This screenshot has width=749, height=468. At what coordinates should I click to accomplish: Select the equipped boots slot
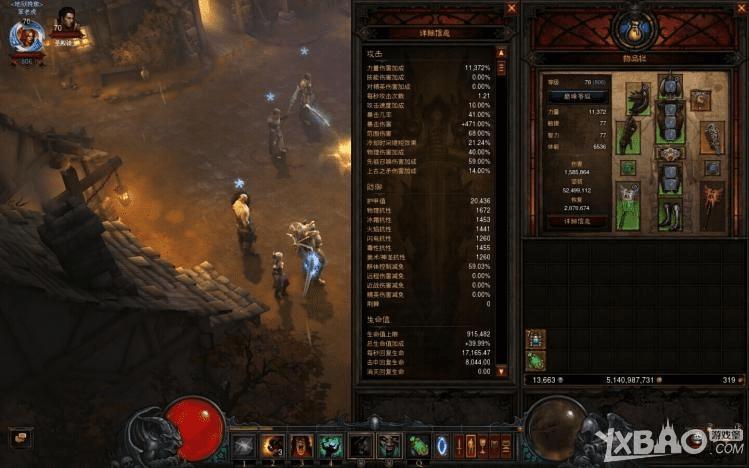(668, 212)
